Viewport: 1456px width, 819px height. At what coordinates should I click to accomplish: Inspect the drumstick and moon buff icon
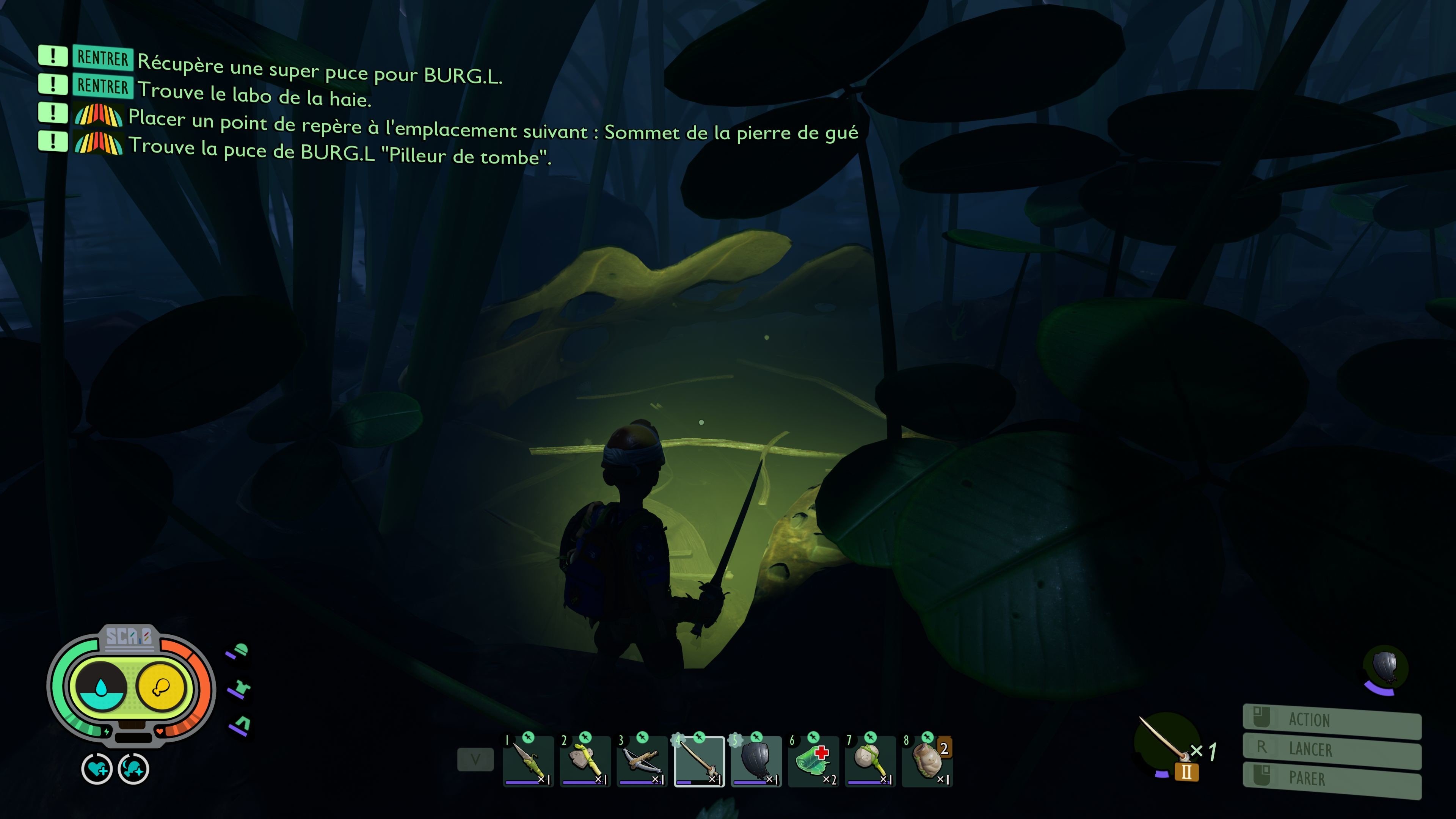pyautogui.click(x=133, y=769)
